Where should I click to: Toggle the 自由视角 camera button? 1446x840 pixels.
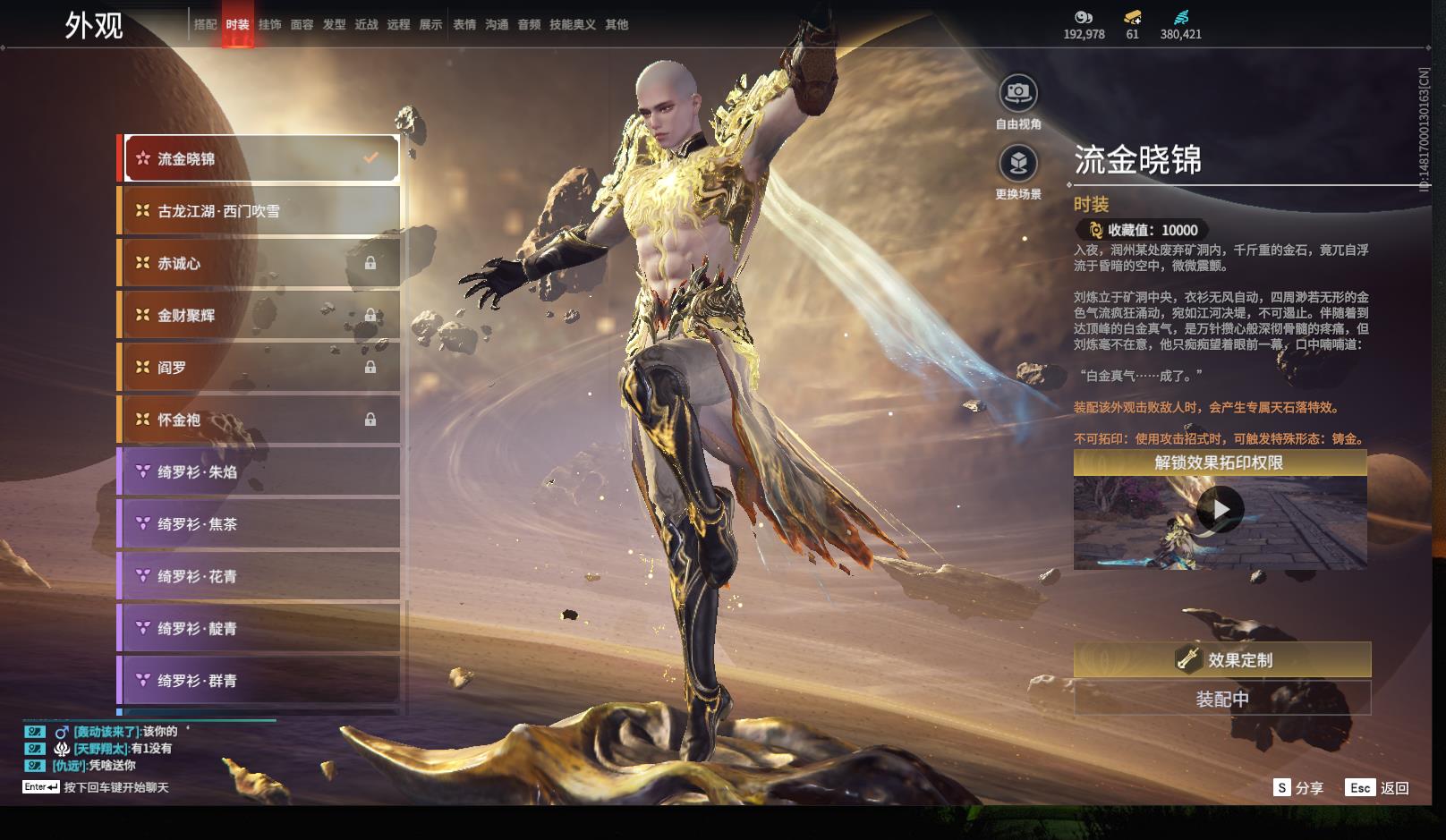pos(1018,93)
